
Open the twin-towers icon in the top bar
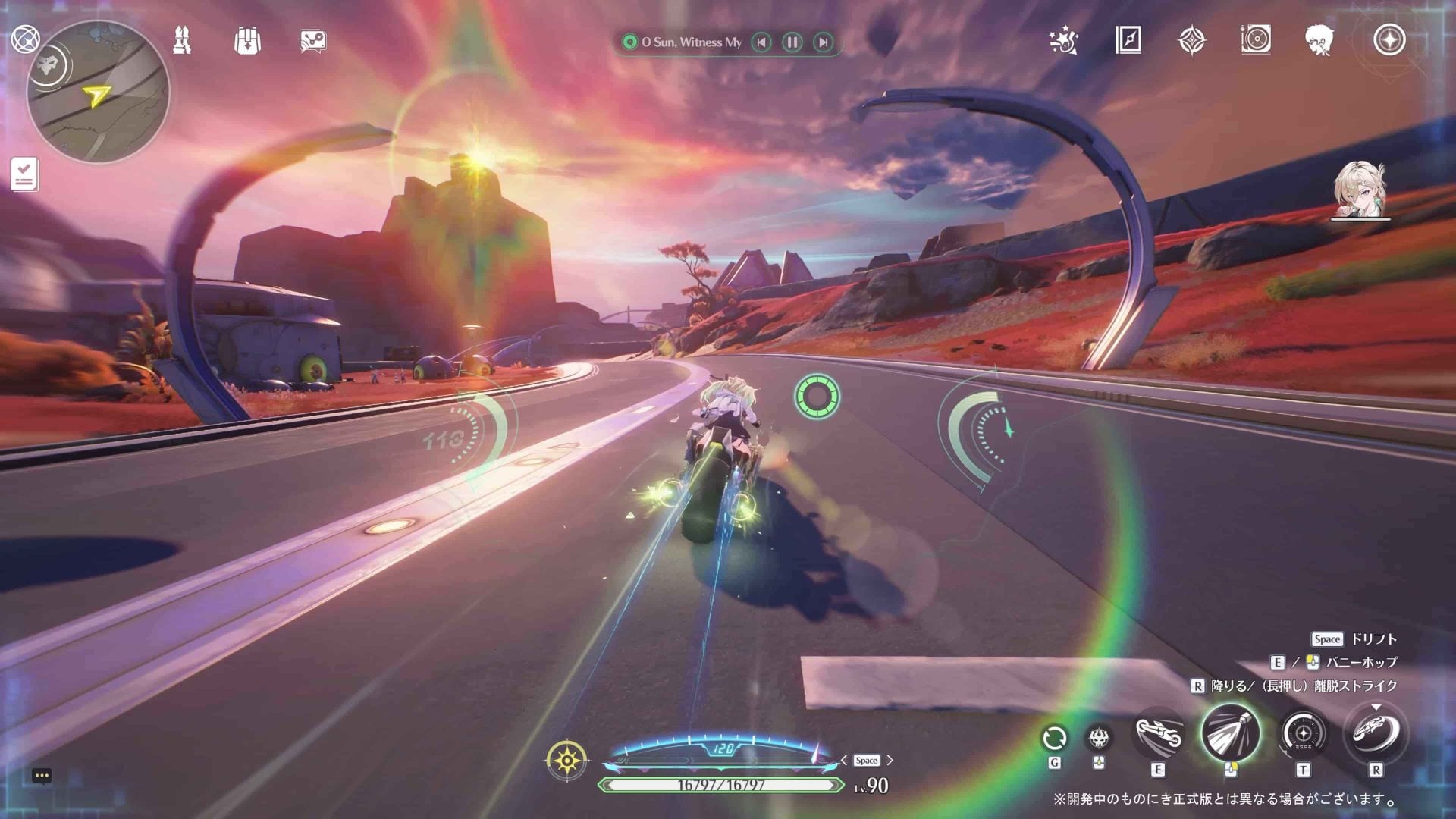point(182,40)
